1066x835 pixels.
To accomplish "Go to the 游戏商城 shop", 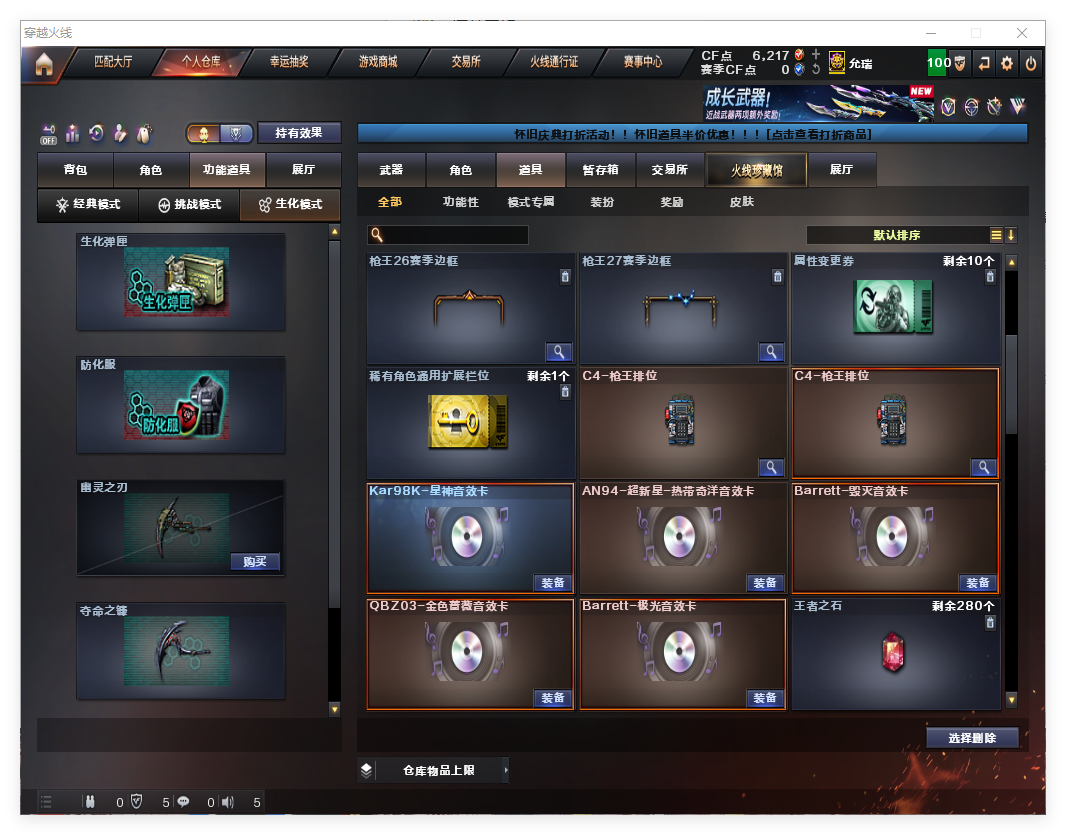I will (378, 62).
